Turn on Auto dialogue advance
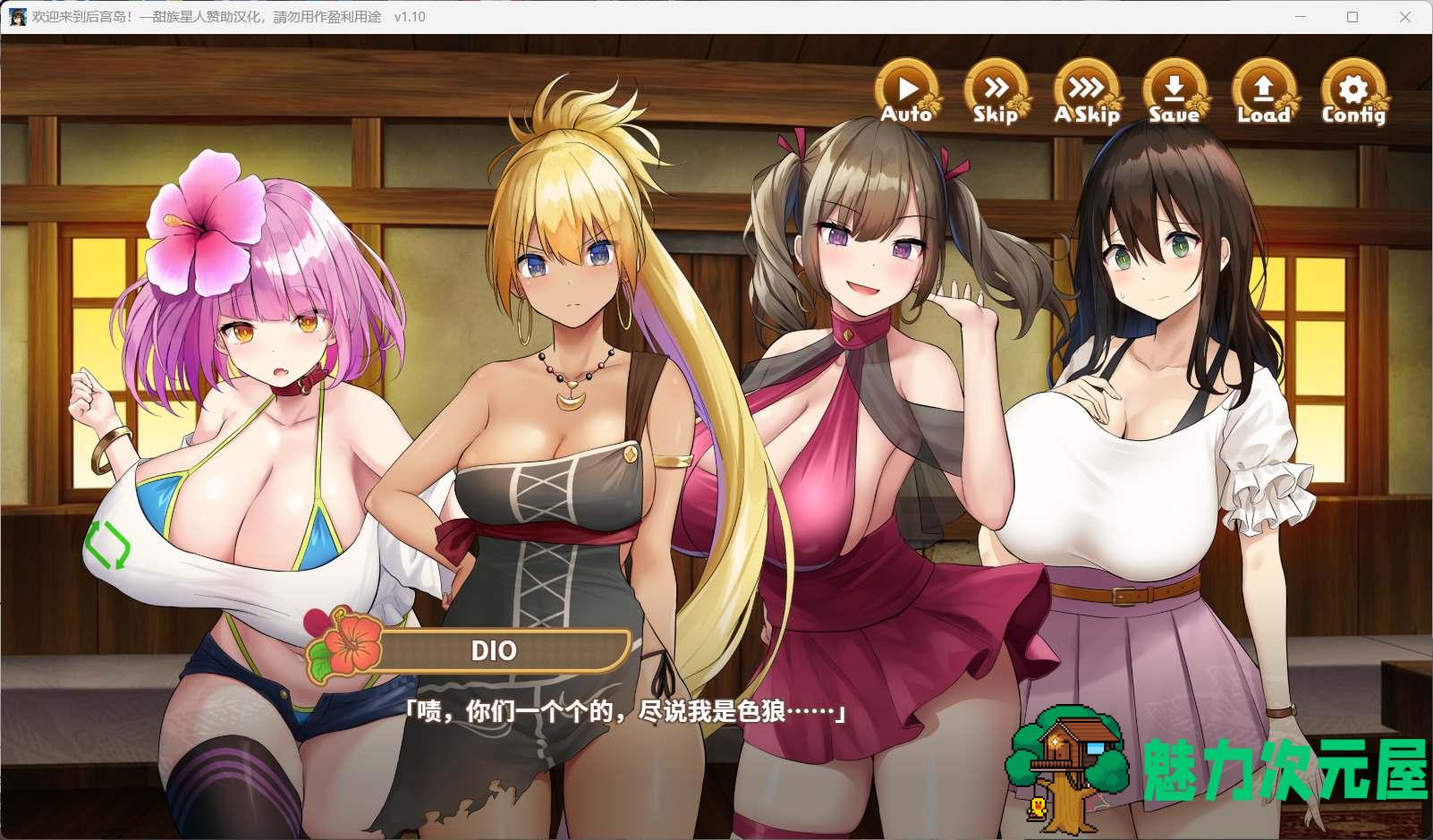The width and height of the screenshot is (1433, 840). point(907,92)
